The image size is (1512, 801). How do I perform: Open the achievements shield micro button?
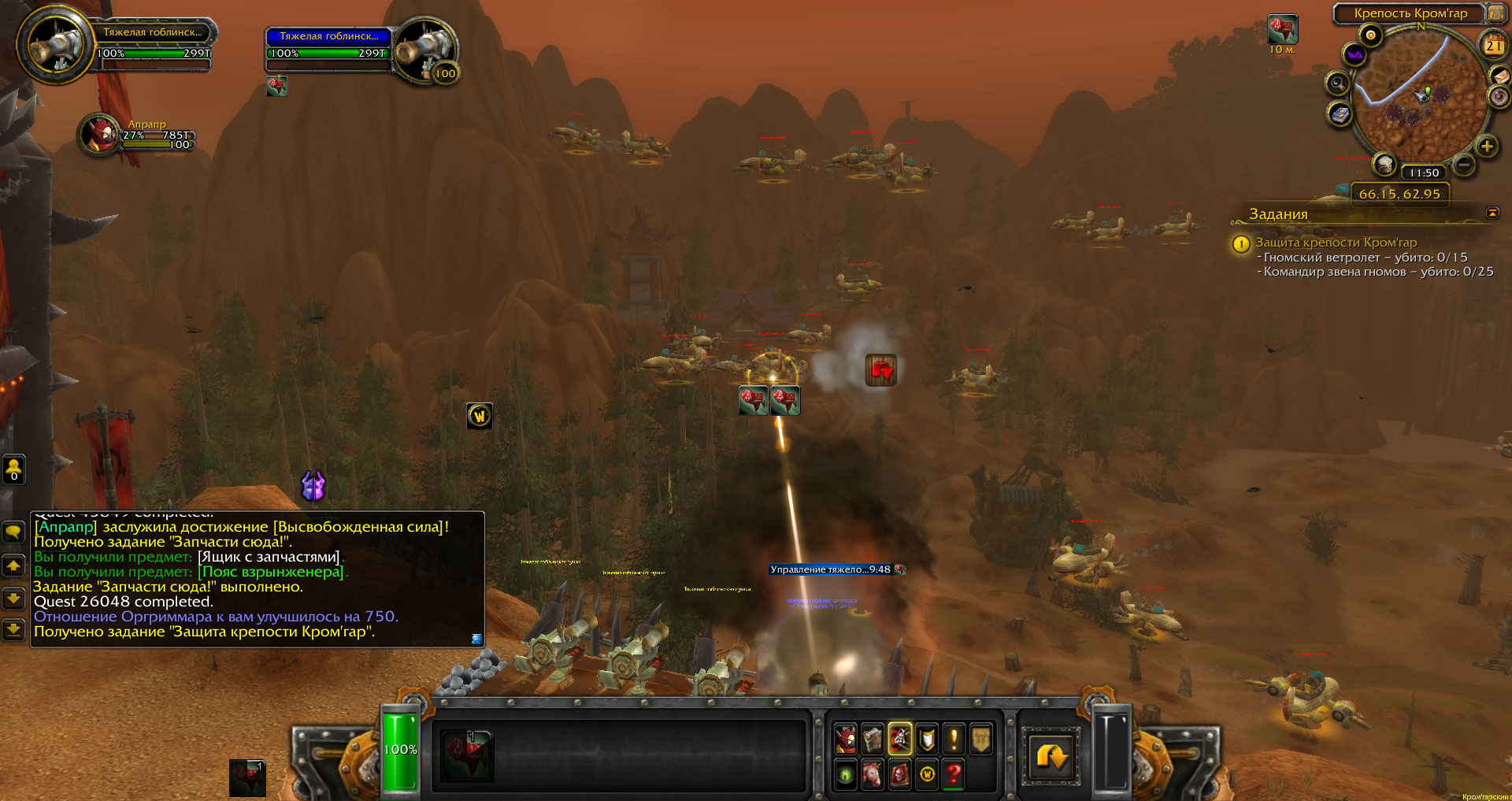click(927, 739)
